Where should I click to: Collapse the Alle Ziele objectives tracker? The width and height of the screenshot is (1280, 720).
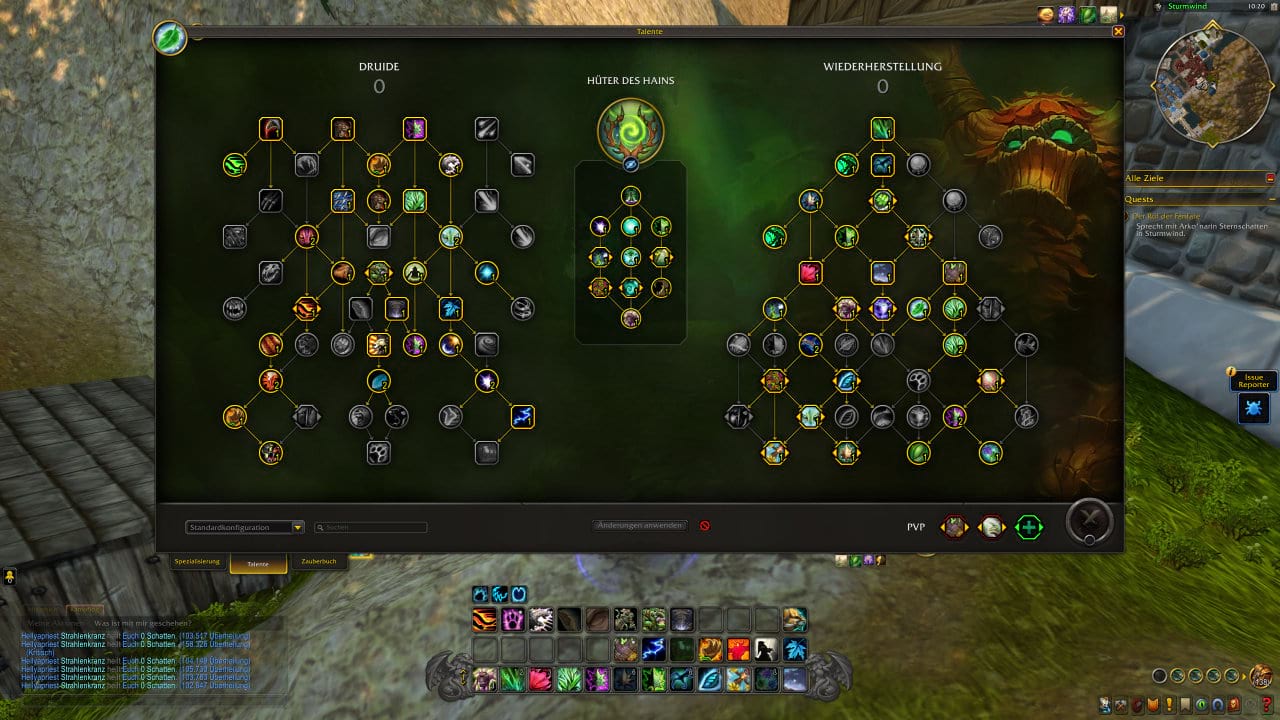pos(1270,178)
